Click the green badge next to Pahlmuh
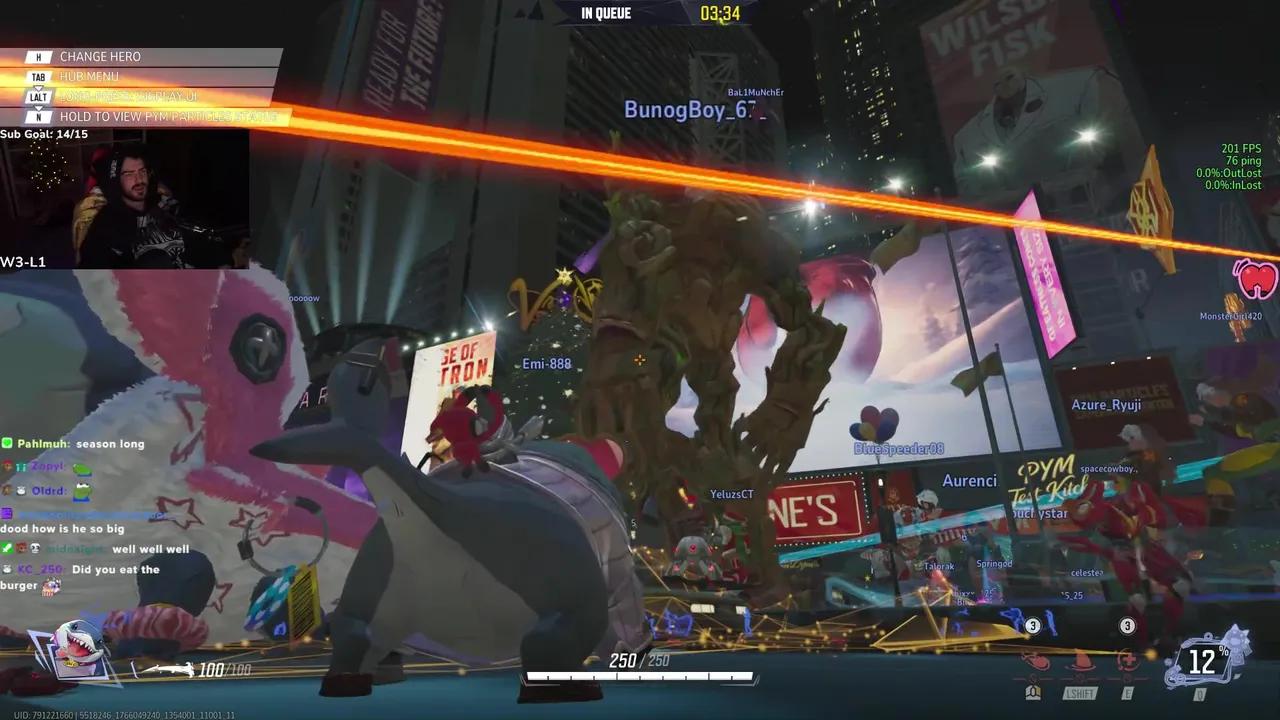This screenshot has width=1280, height=720. (x=9, y=443)
